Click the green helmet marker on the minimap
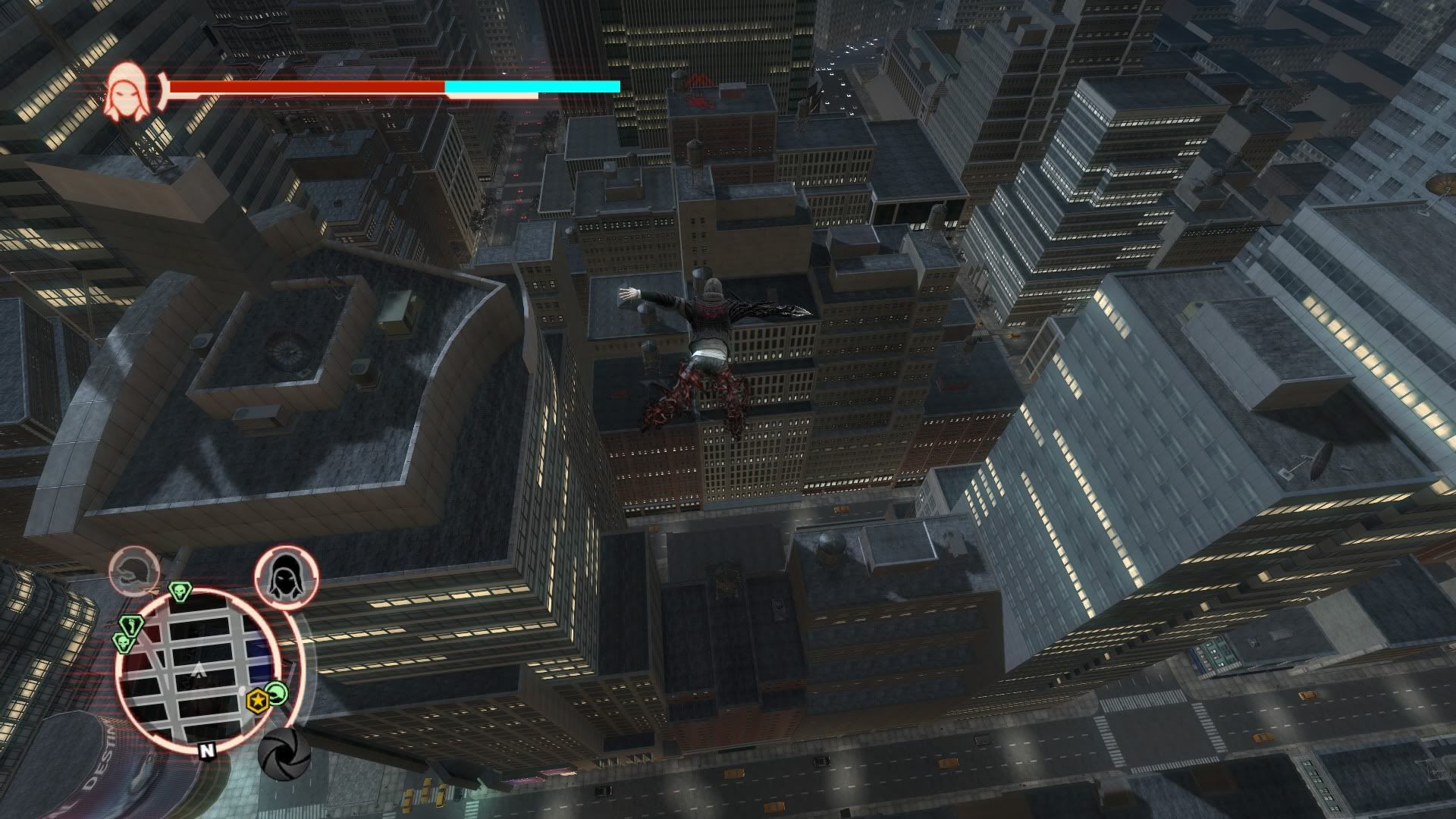The image size is (1456, 819). pyautogui.click(x=278, y=692)
